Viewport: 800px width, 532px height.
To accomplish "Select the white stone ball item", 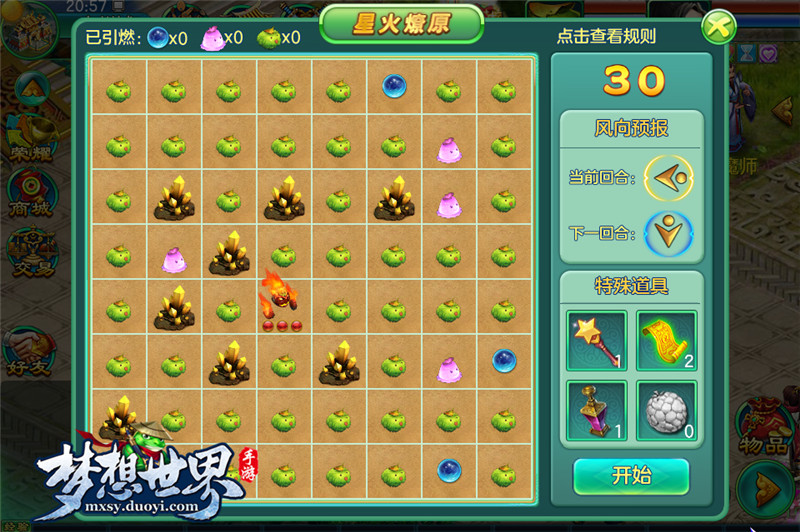I will tap(666, 410).
